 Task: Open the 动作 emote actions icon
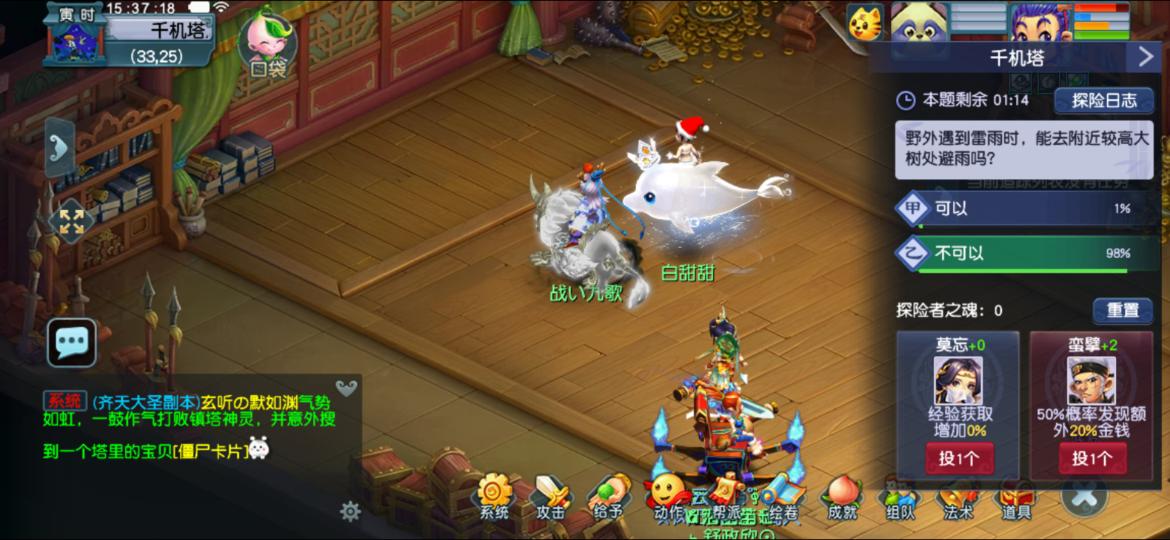point(666,497)
